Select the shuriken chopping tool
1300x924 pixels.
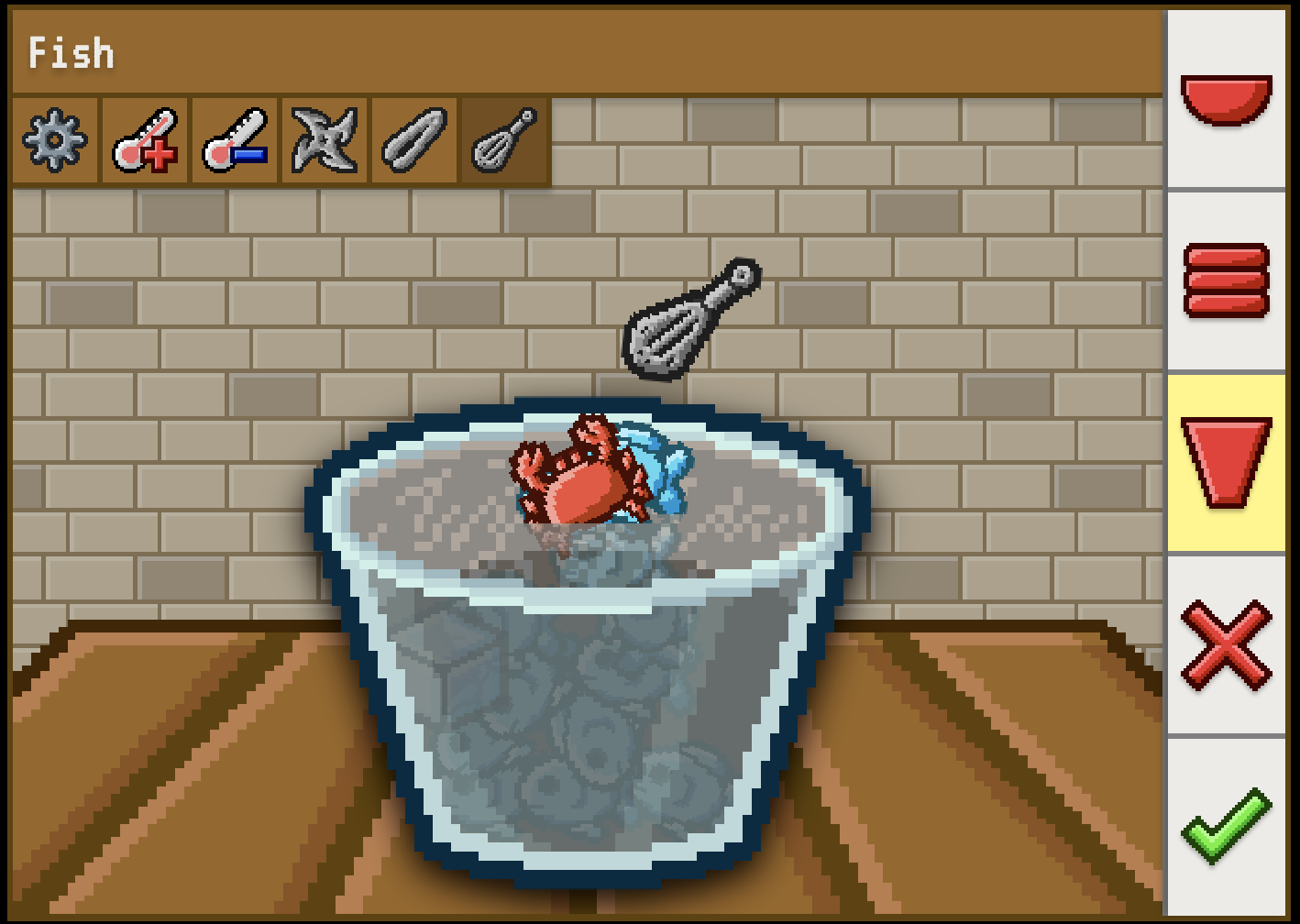click(323, 142)
